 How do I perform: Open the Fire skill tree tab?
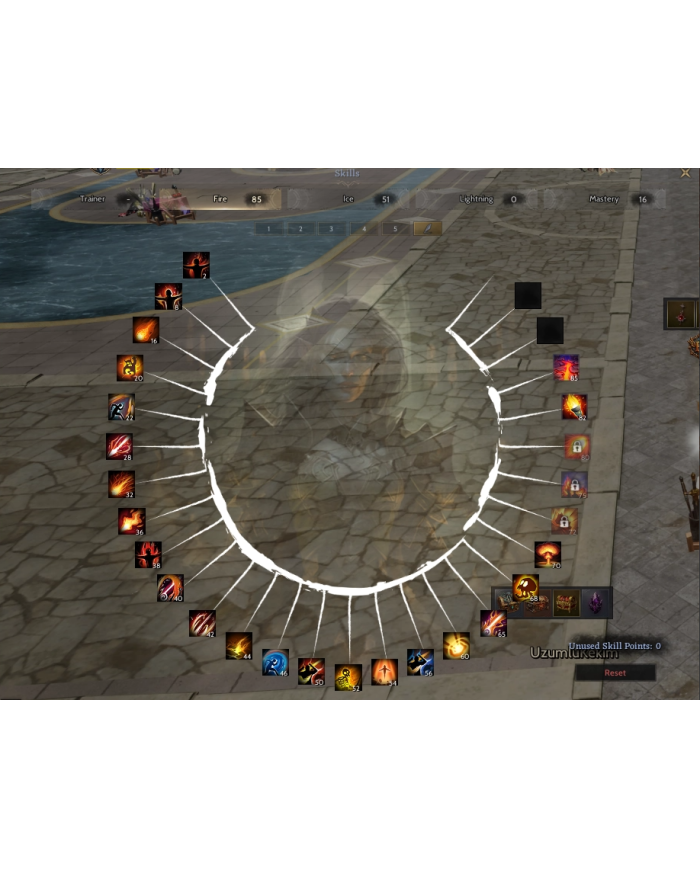click(221, 199)
